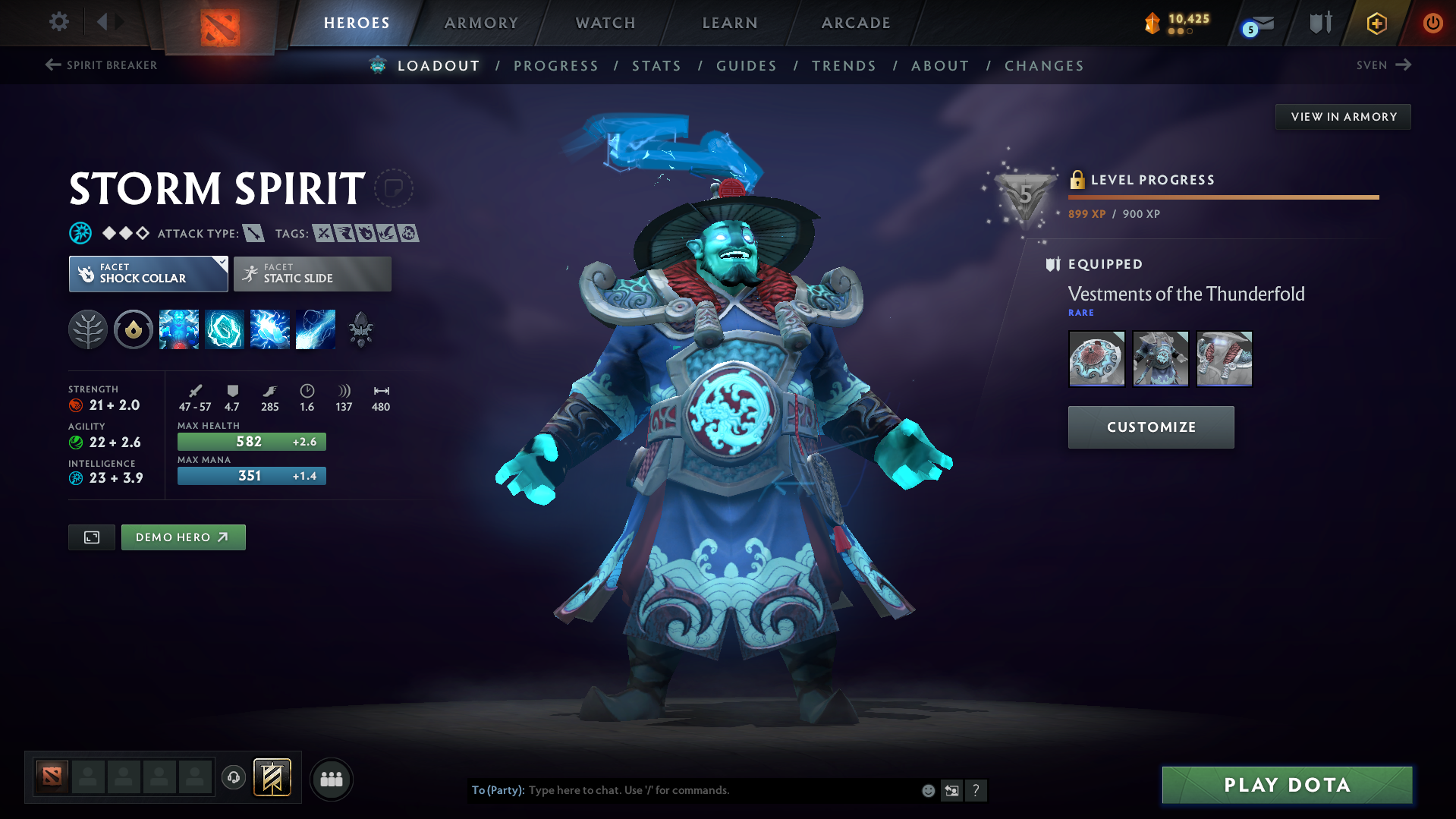The height and width of the screenshot is (819, 1456).
Task: Open the Guides section for Storm Spirit
Action: 746,66
